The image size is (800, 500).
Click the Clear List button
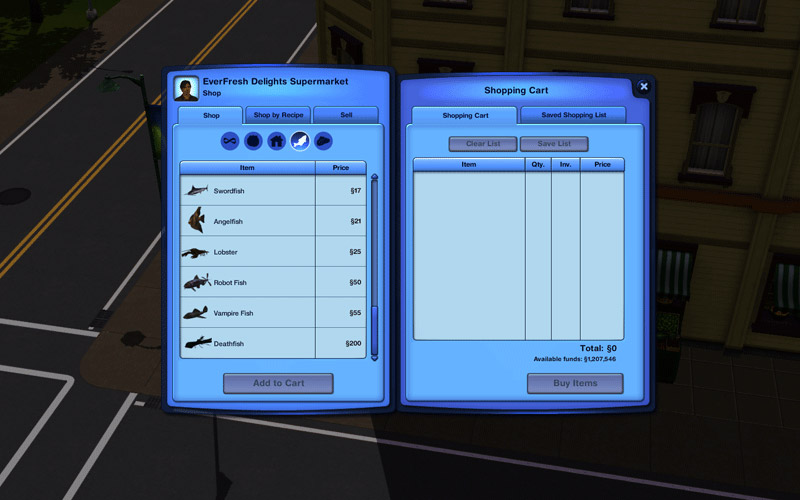click(x=482, y=144)
